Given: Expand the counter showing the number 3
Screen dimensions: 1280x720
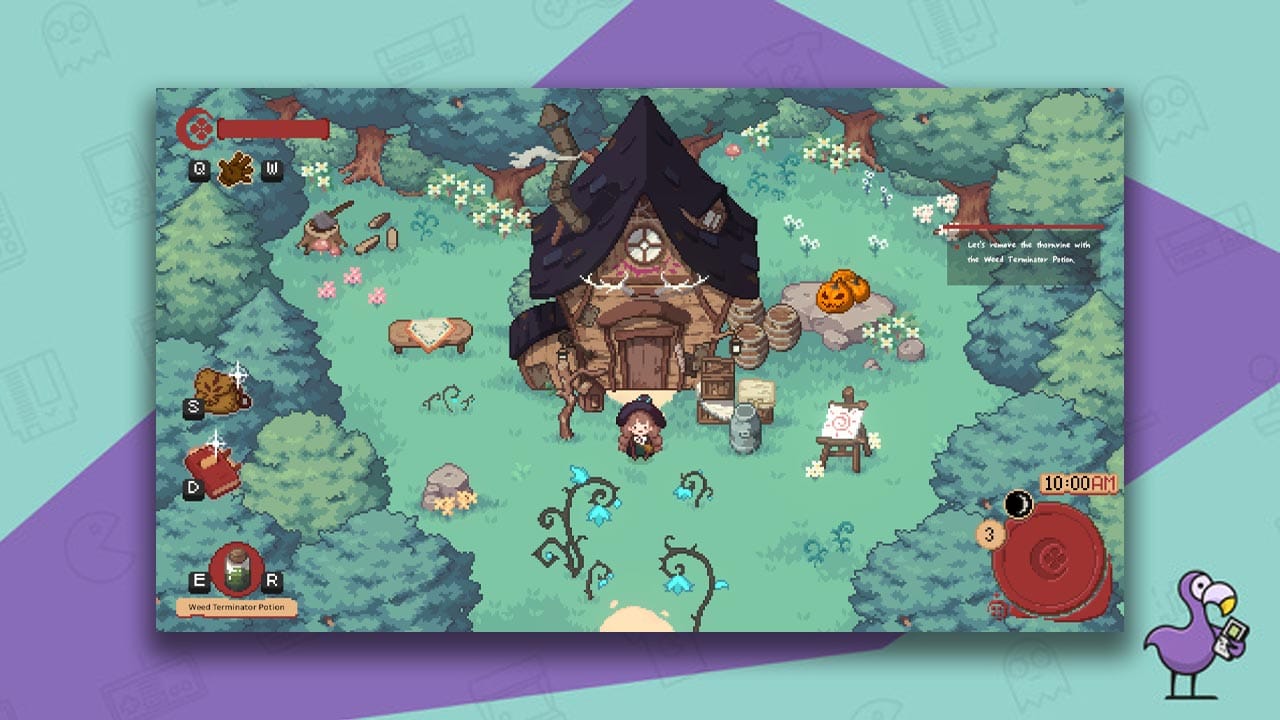Looking at the screenshot, I should 990,534.
